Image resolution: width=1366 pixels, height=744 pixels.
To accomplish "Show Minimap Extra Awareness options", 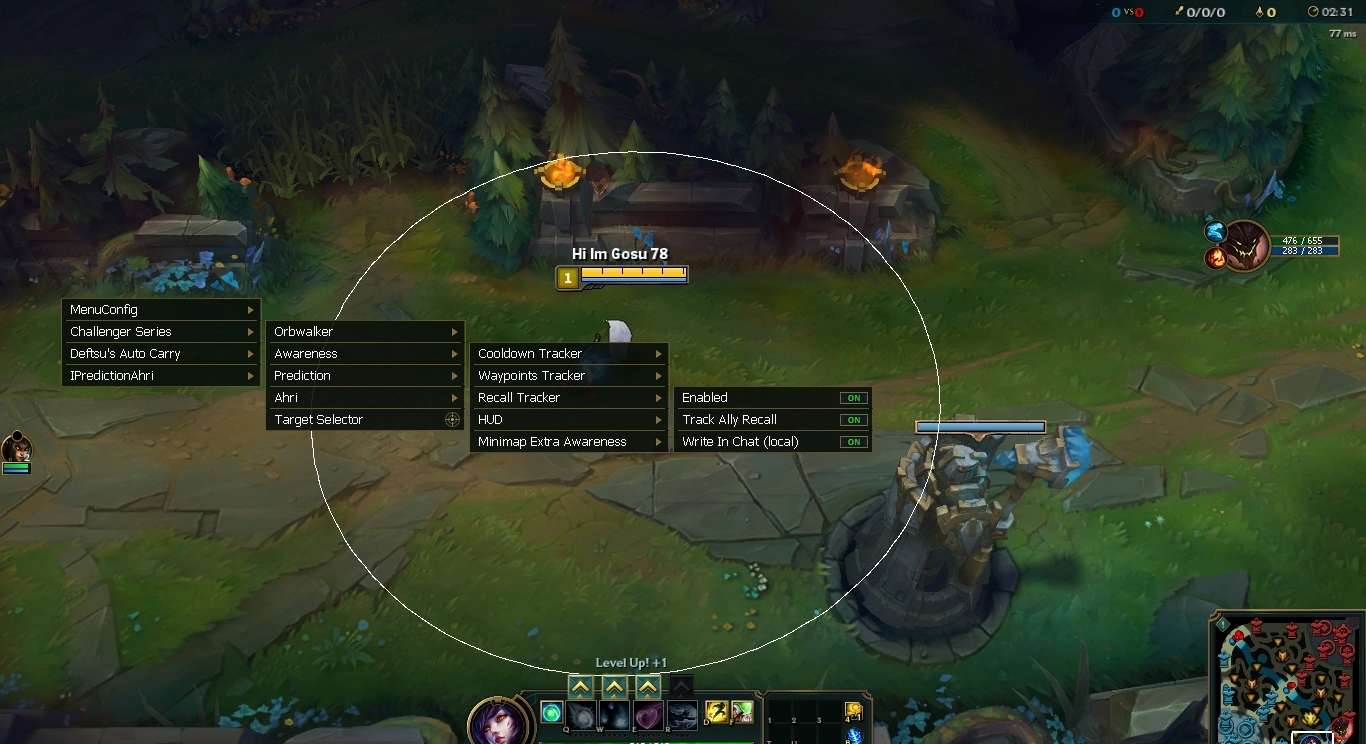I will 569,442.
